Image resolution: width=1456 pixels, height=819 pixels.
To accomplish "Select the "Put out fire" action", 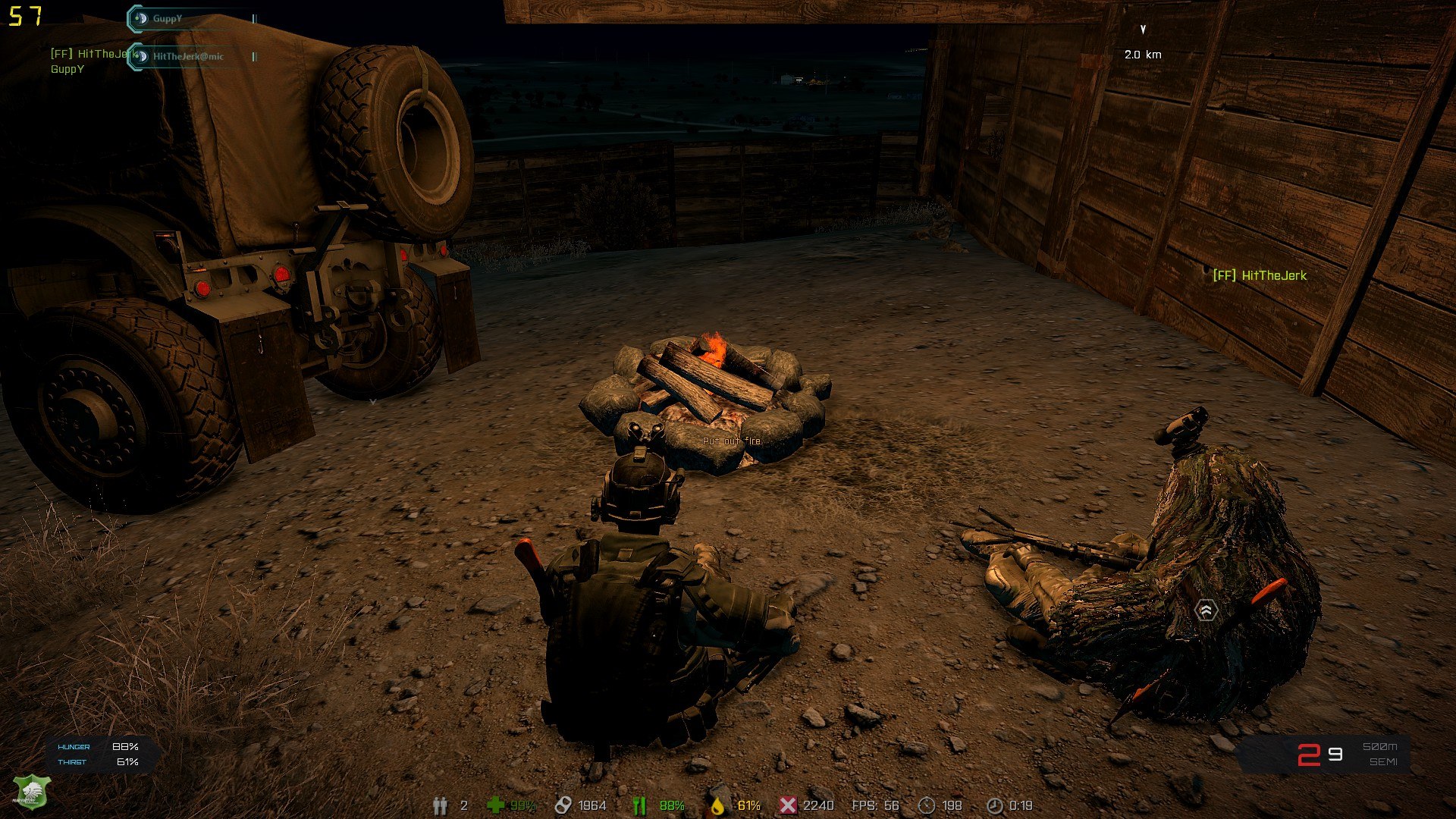I will 731,441.
